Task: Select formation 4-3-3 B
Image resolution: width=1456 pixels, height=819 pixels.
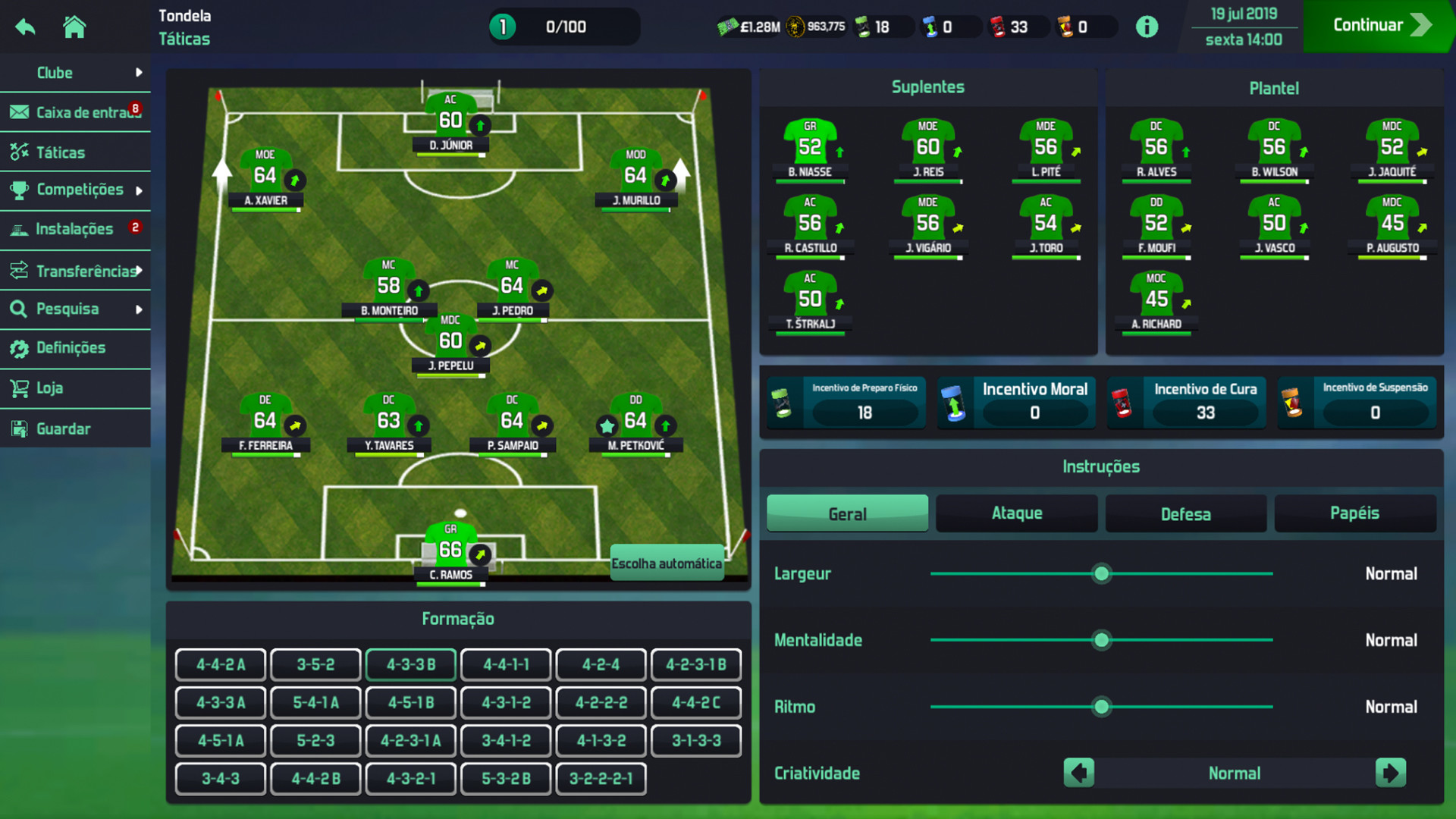Action: coord(410,664)
